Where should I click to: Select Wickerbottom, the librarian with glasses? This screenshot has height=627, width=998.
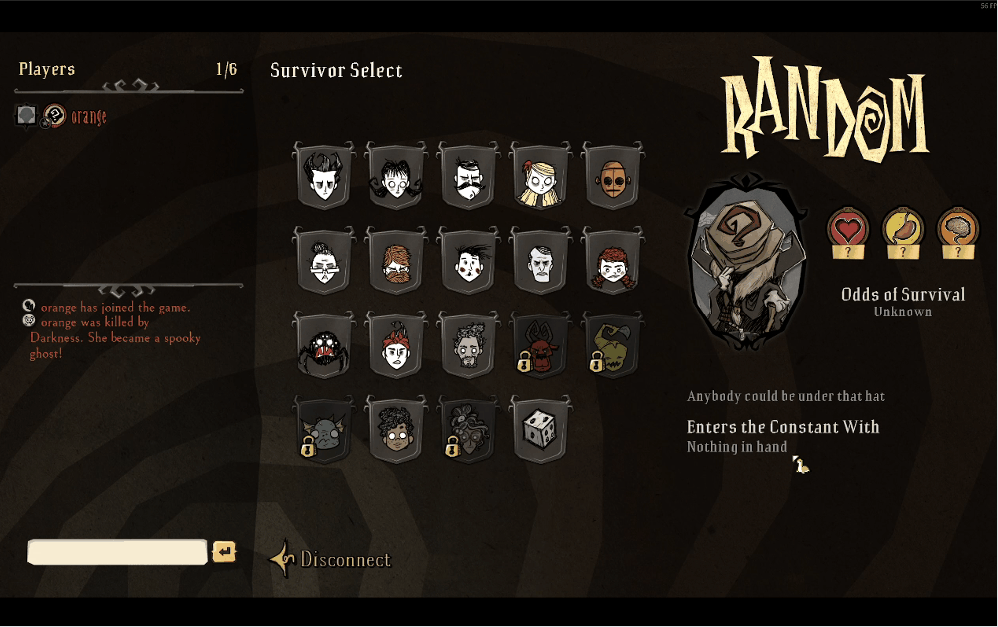[324, 263]
